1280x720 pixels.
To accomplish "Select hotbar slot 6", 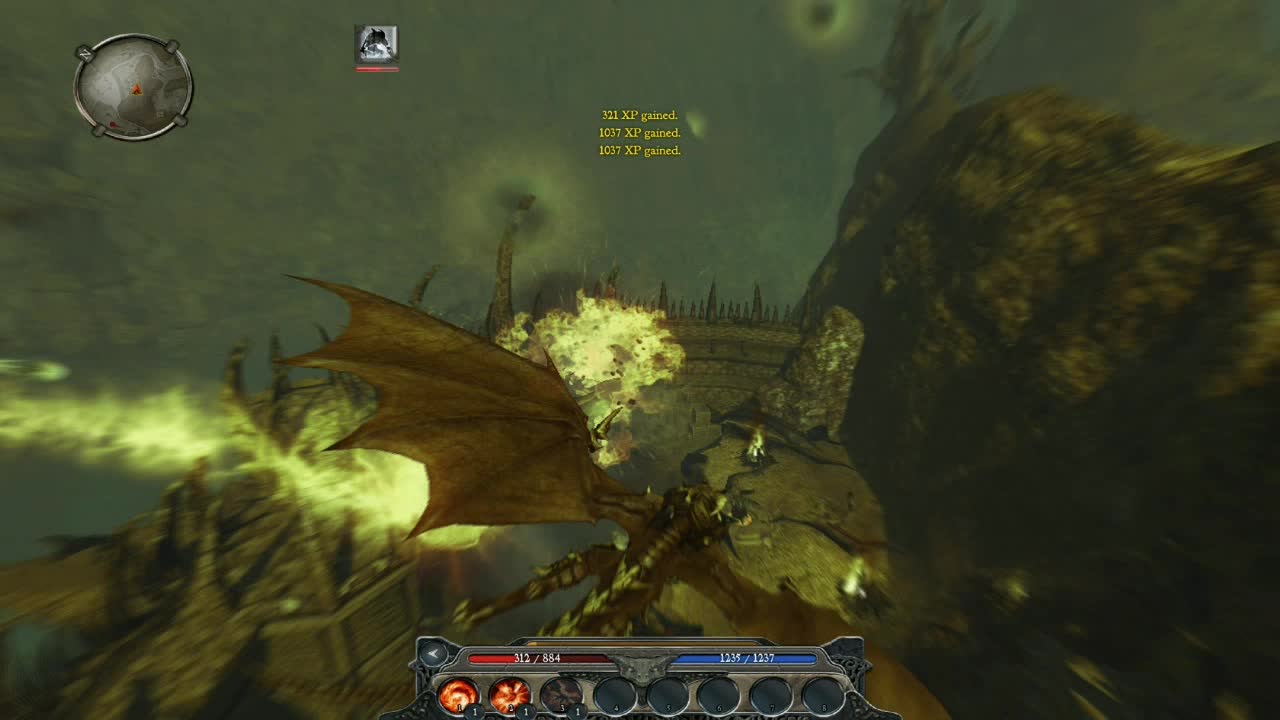I will 717,695.
